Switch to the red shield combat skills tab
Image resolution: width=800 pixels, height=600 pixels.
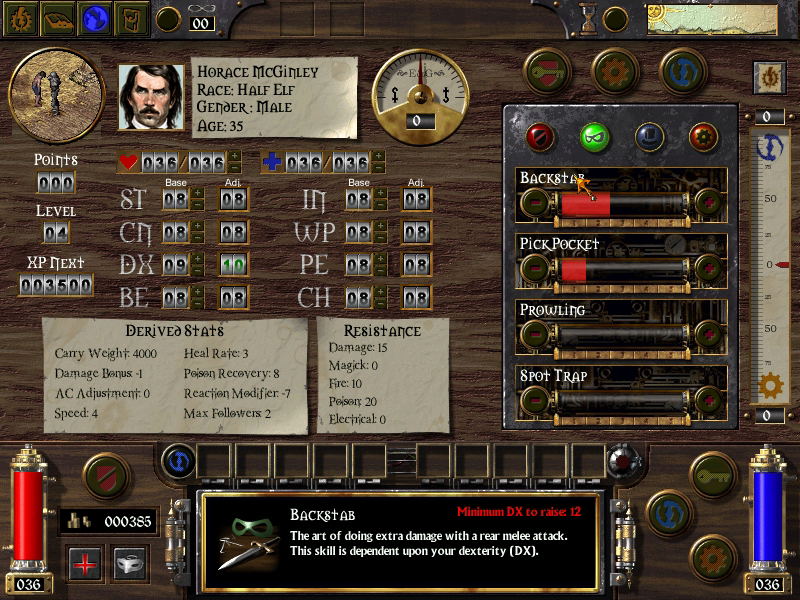[x=541, y=136]
